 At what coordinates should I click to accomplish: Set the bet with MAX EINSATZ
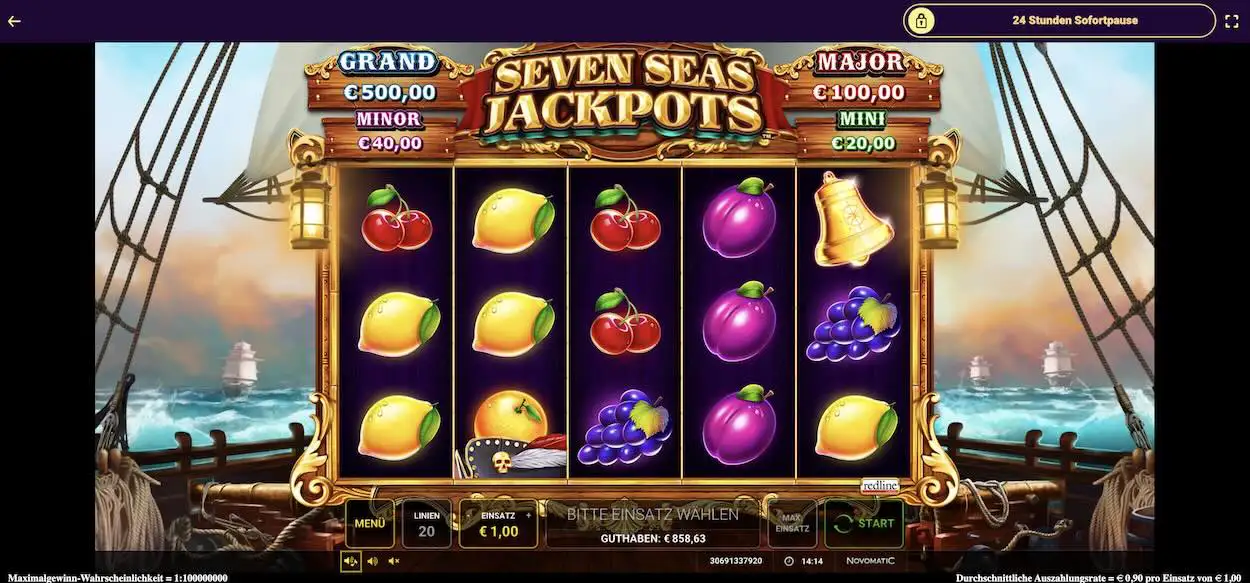click(x=792, y=523)
